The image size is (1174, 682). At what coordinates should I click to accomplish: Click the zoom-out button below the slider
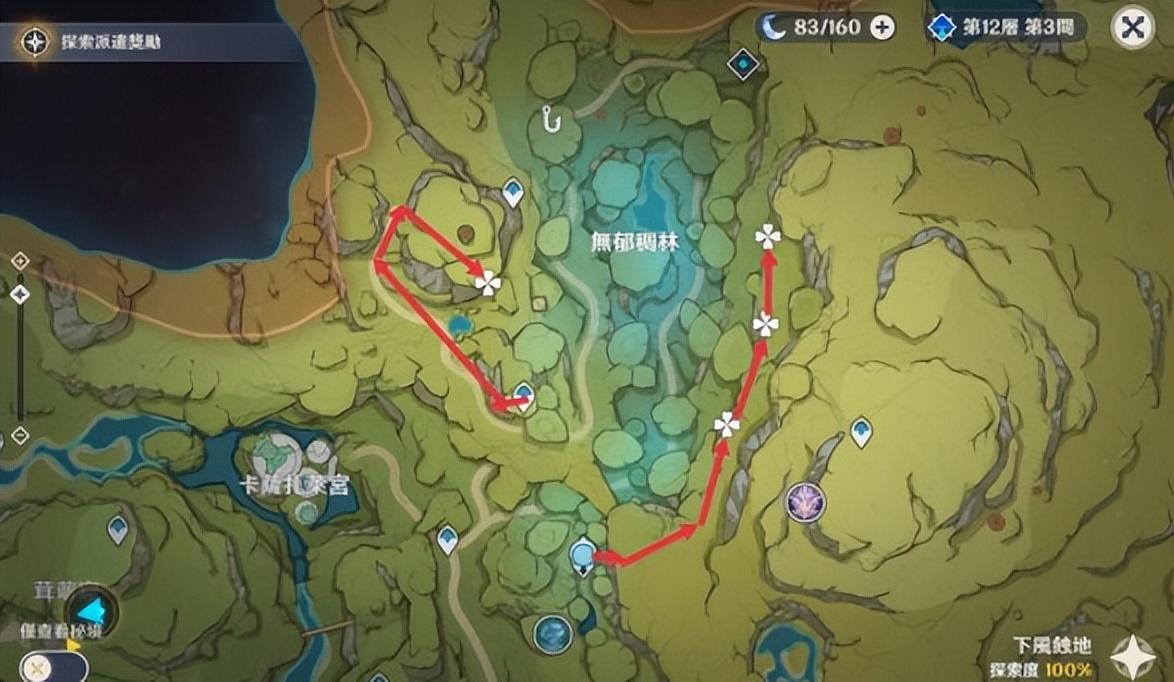point(19,436)
